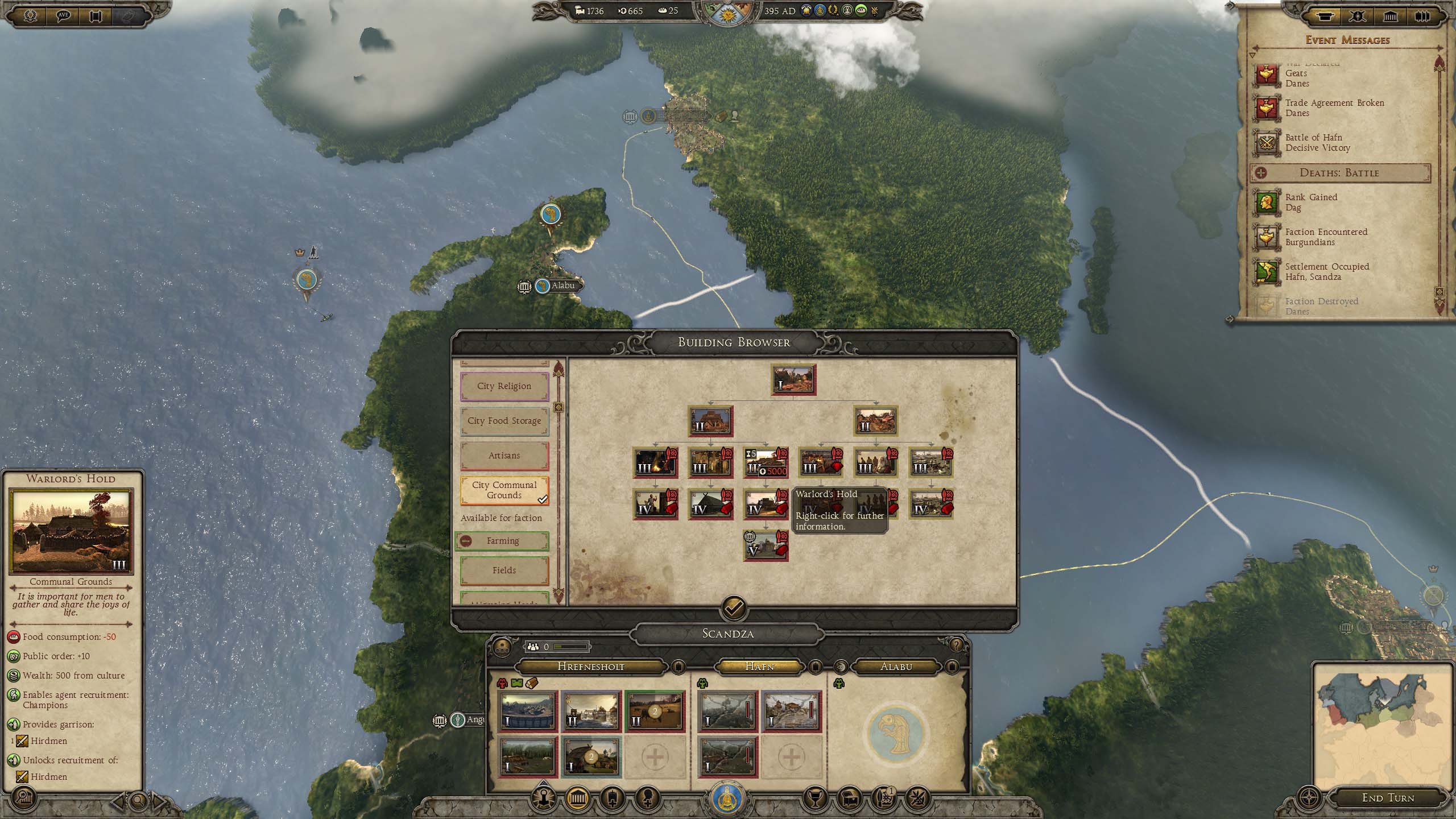Select the tier V building in tree
This screenshot has width=1456, height=819.
[x=765, y=545]
